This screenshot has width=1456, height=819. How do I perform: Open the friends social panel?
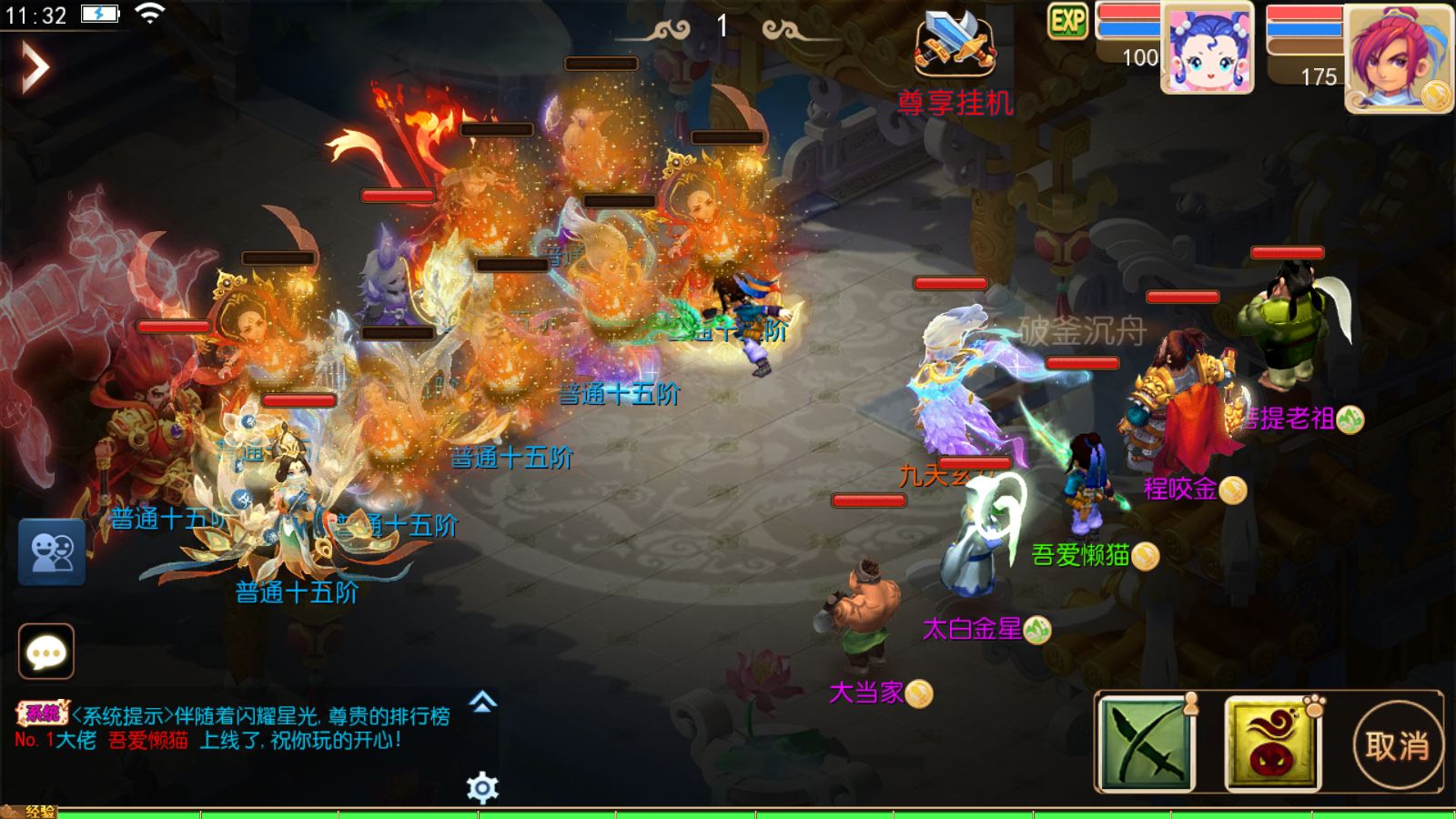pyautogui.click(x=52, y=551)
